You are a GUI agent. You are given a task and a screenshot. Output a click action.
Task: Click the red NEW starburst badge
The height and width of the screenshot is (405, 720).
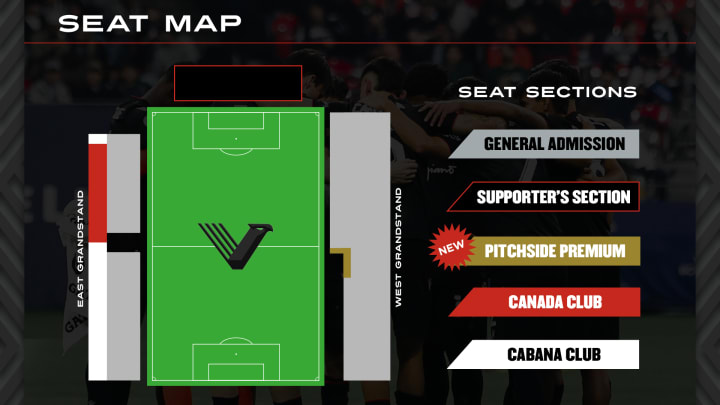pyautogui.click(x=449, y=247)
